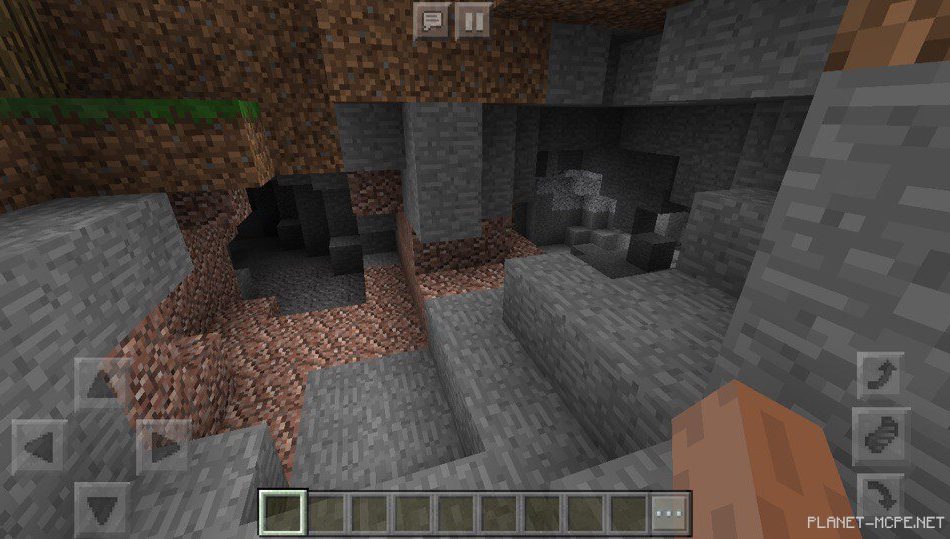Open the chat window
Viewport: 950px width, 539px height.
[x=431, y=21]
